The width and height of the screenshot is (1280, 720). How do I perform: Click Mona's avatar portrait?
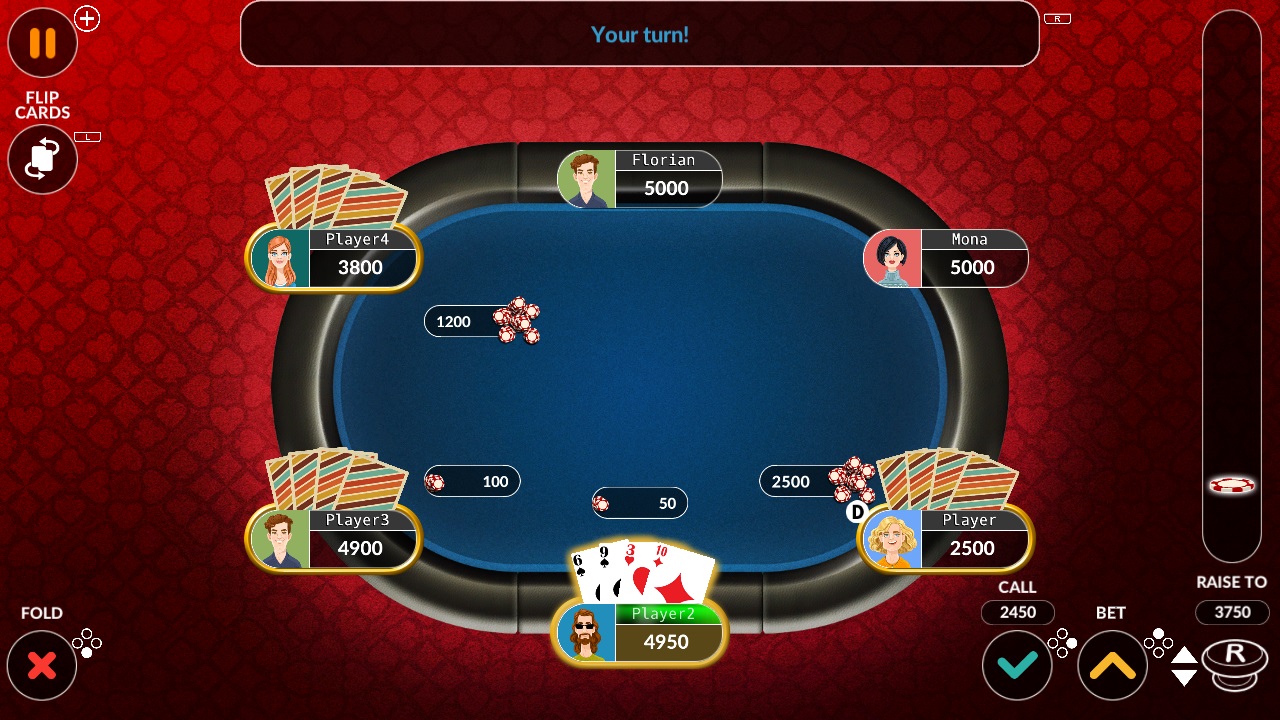pyautogui.click(x=893, y=258)
